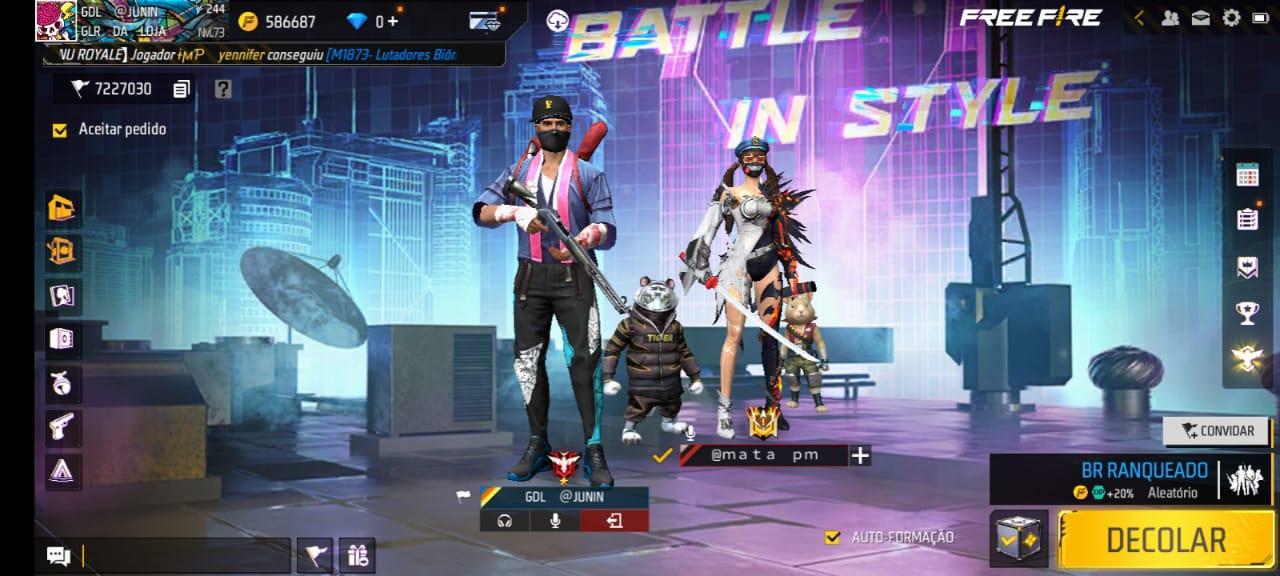Open the chat input box
The image size is (1280, 576).
(185, 555)
